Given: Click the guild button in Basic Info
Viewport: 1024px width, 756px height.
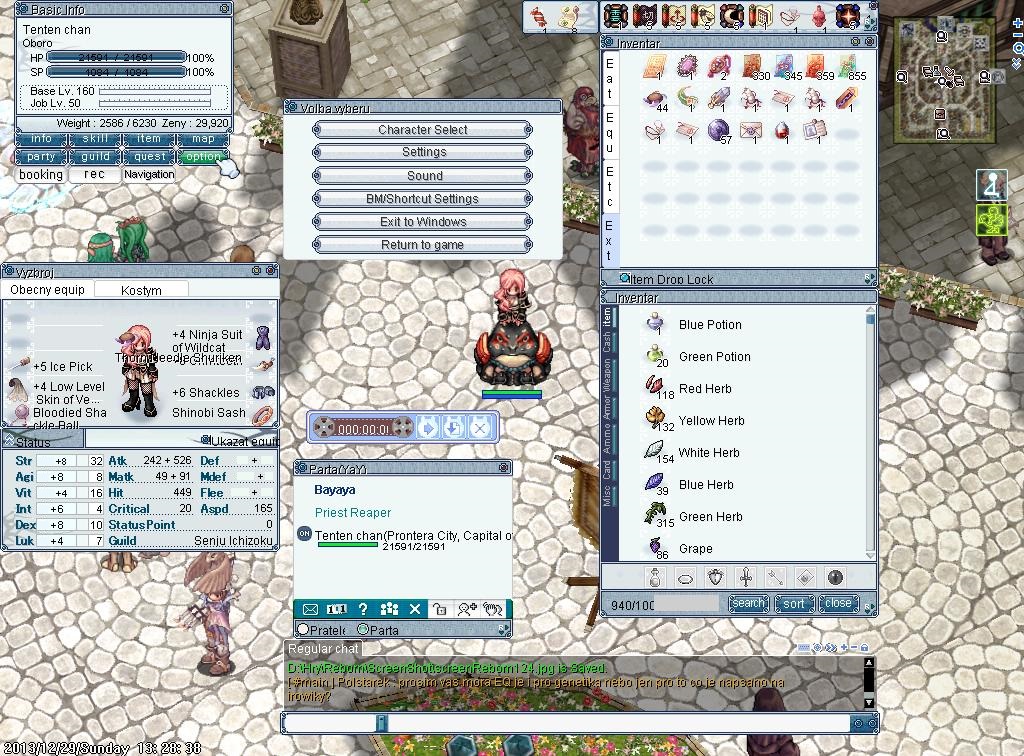Looking at the screenshot, I should (95, 157).
